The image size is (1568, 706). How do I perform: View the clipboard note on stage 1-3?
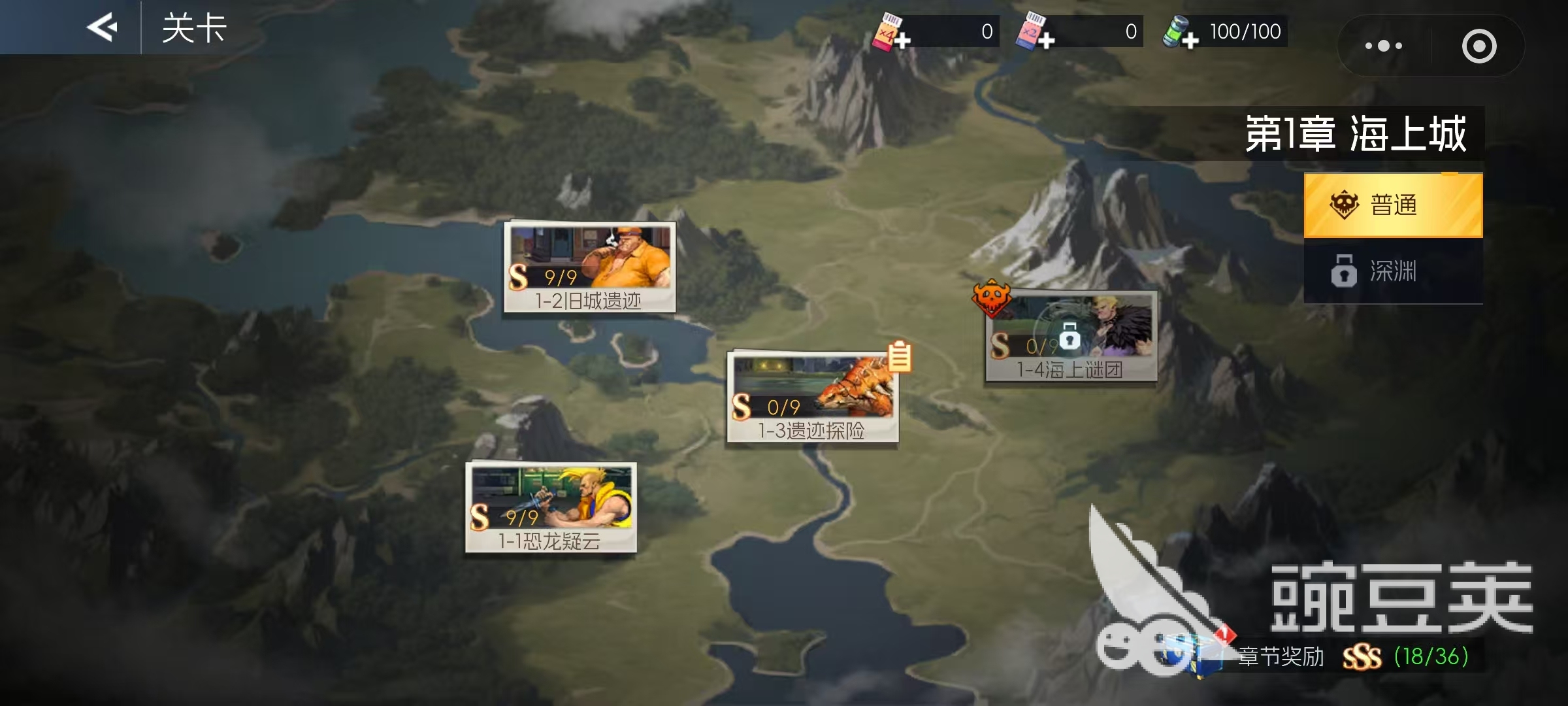pos(900,357)
